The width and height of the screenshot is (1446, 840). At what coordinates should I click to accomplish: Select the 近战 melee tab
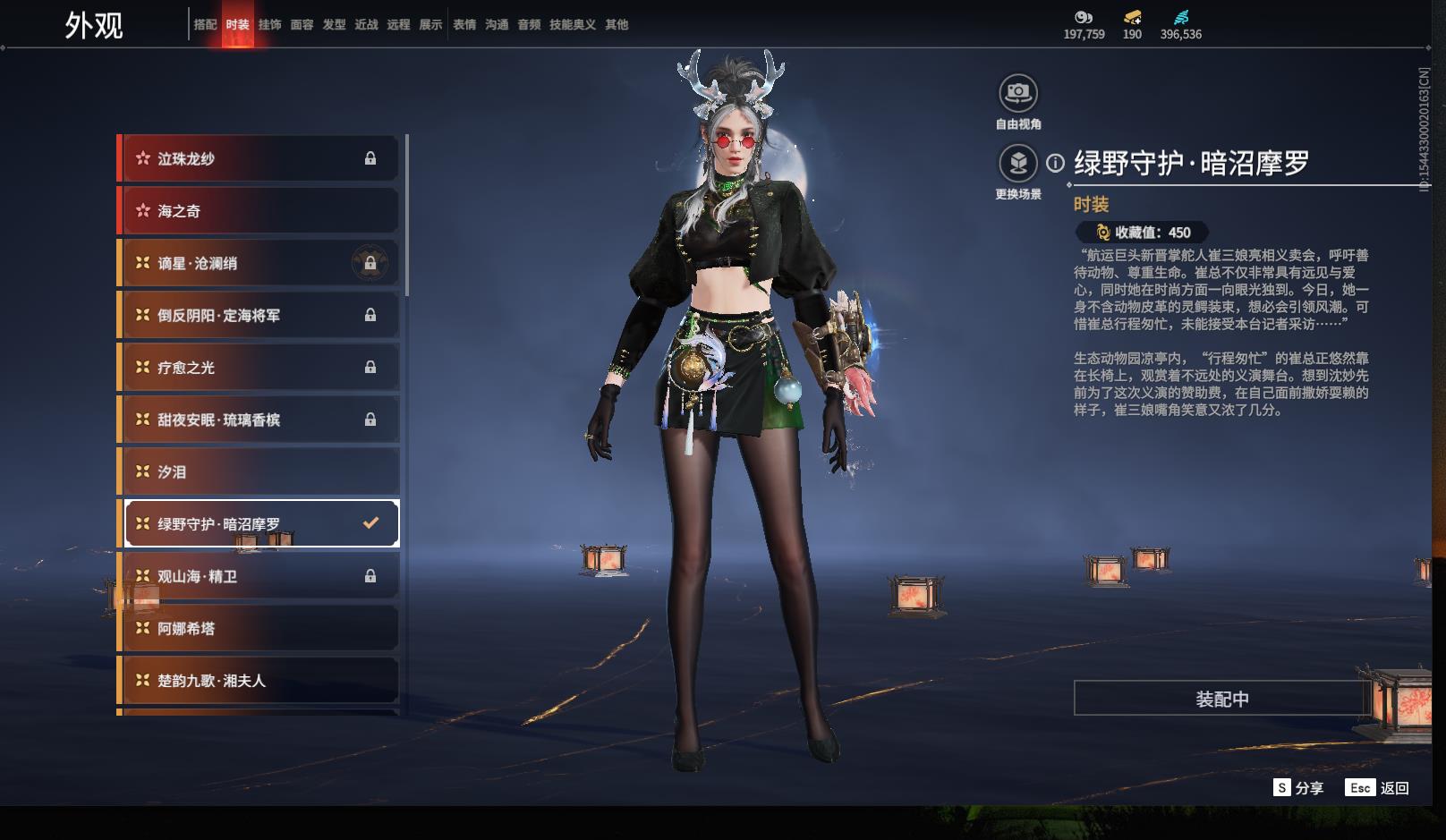pos(366,25)
